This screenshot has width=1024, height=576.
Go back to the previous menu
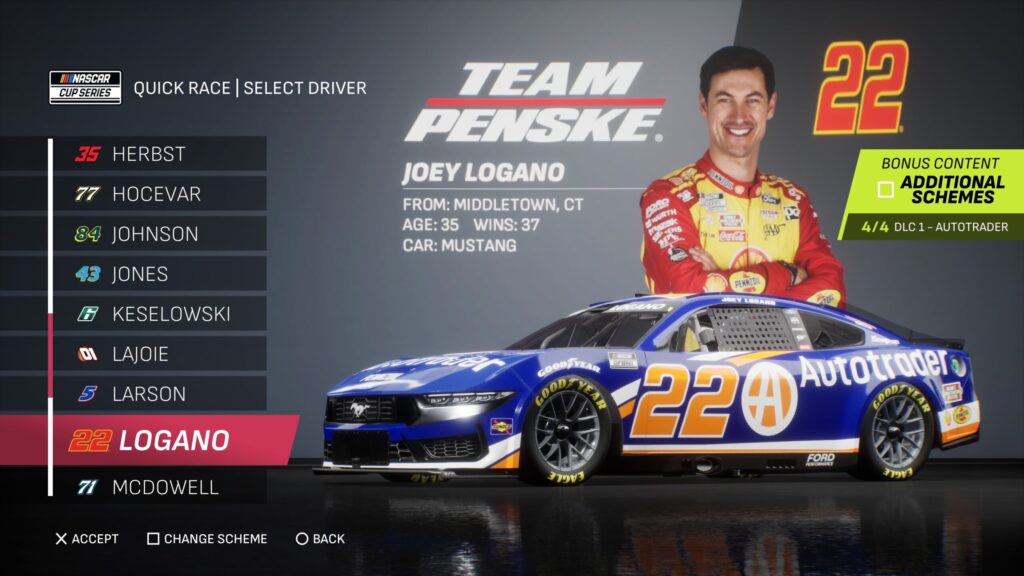pyautogui.click(x=320, y=539)
